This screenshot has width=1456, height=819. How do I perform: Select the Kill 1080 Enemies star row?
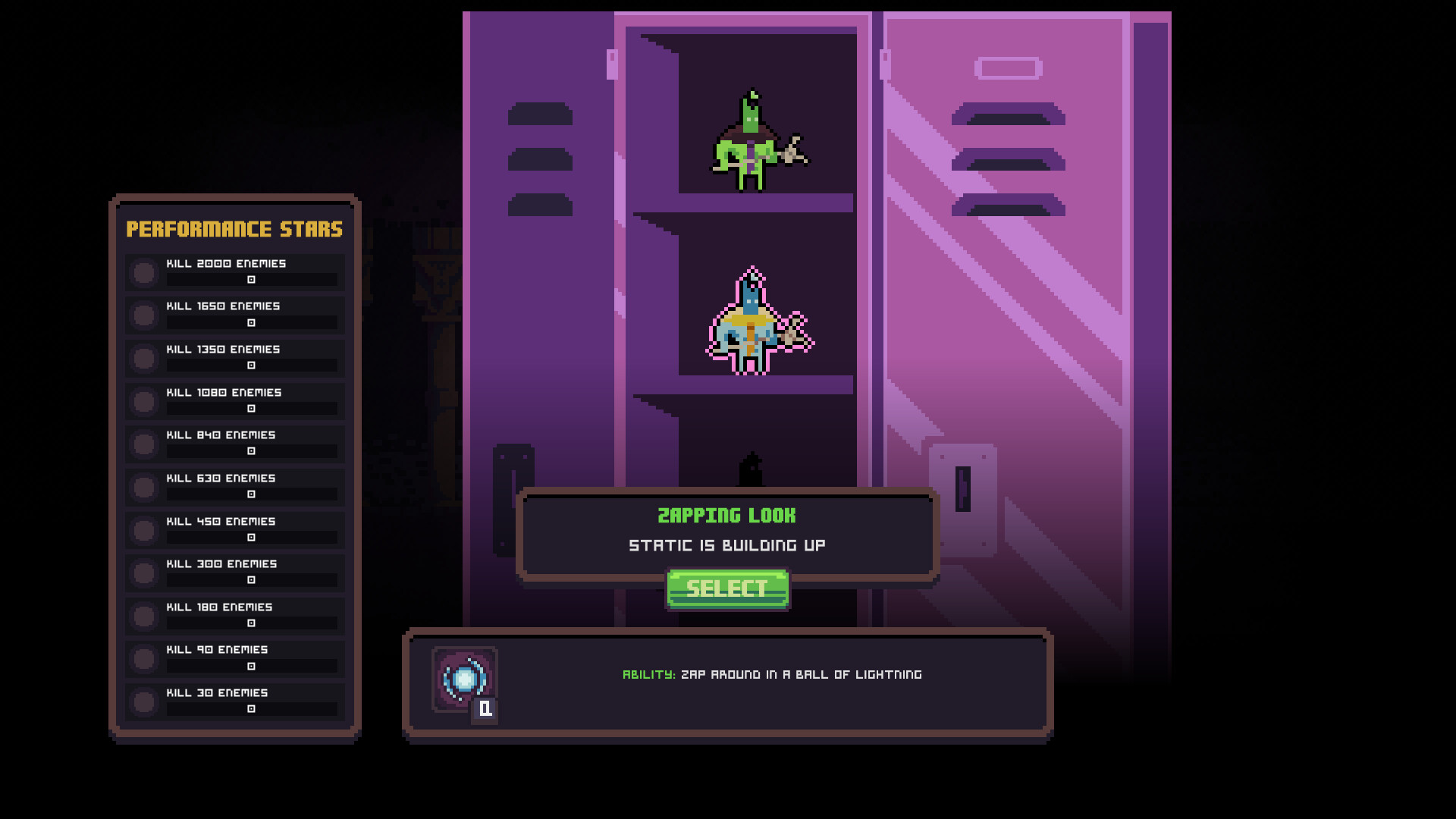coord(235,401)
